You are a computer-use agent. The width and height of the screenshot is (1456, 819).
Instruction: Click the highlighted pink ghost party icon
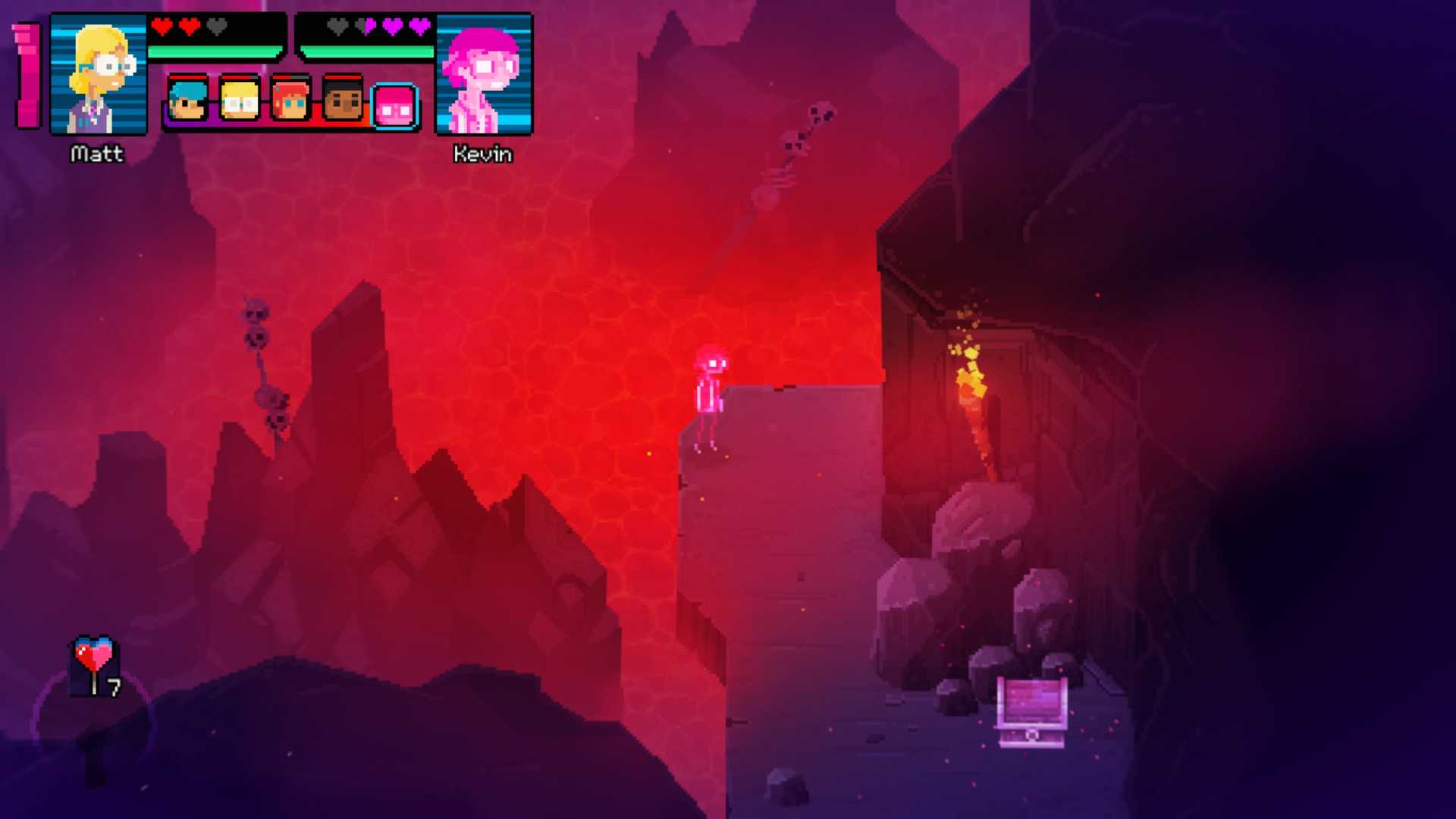395,106
